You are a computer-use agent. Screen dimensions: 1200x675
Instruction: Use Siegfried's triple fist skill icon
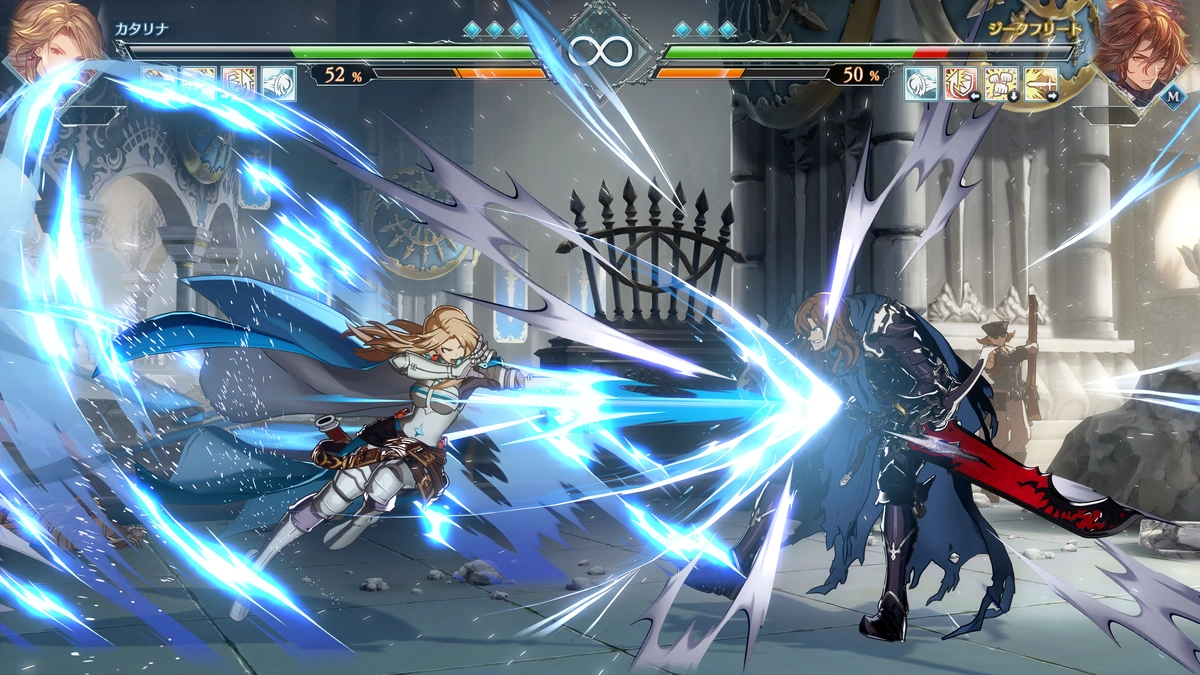tap(1001, 83)
